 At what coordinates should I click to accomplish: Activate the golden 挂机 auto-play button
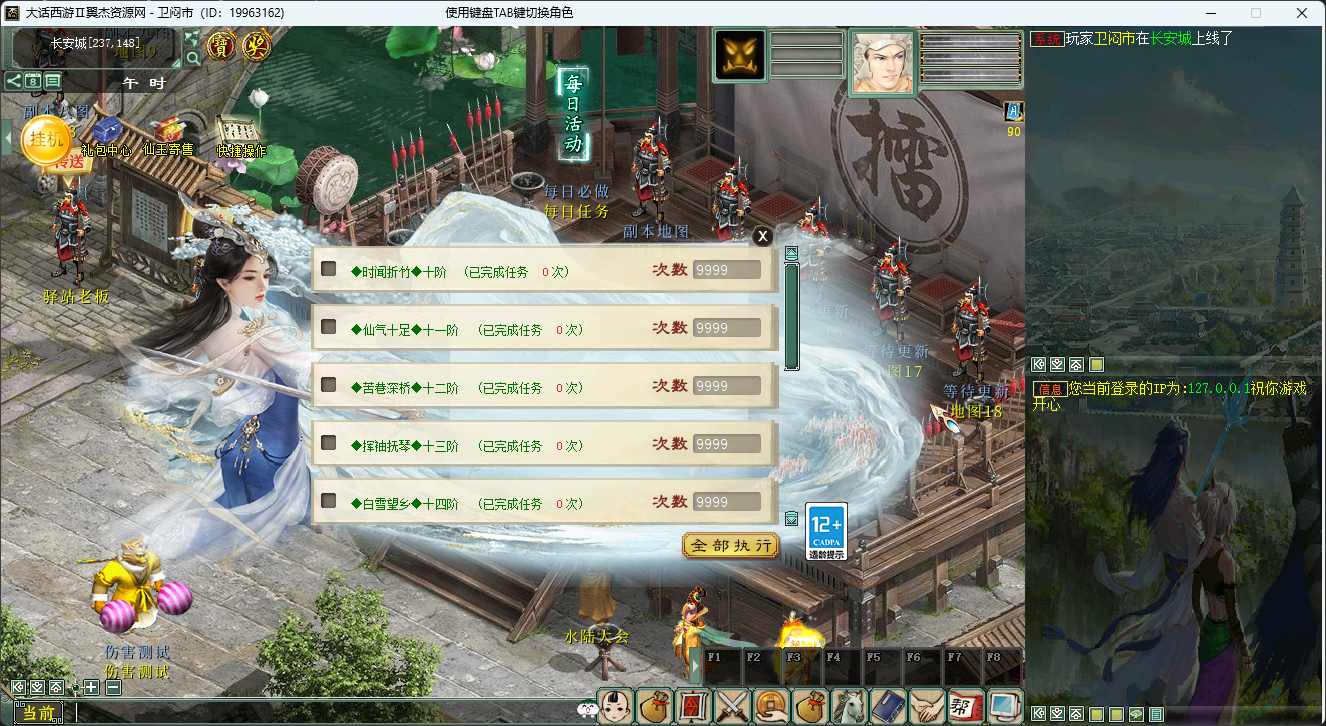46,139
